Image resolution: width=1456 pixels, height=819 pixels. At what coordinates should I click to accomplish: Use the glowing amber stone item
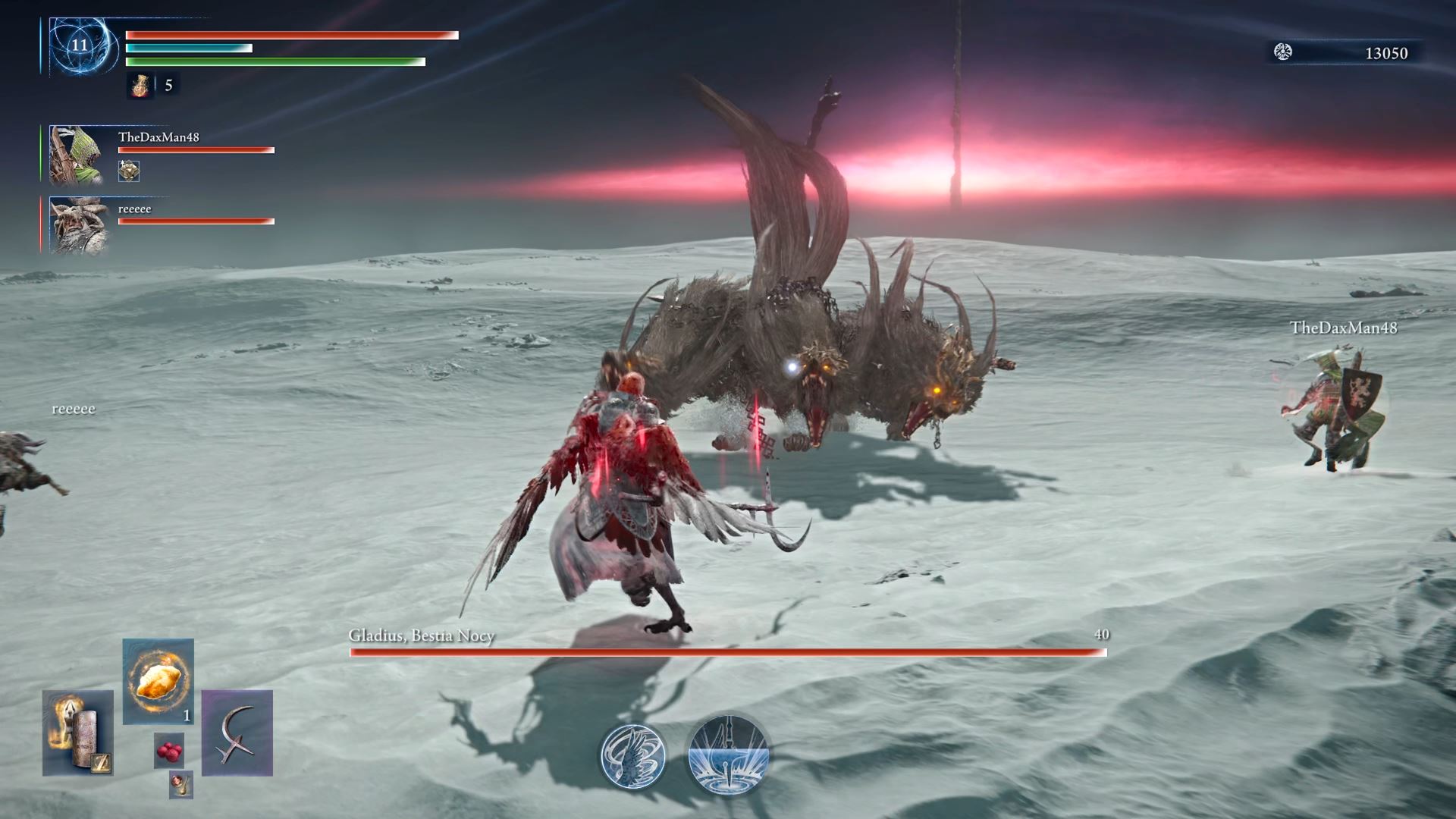158,681
